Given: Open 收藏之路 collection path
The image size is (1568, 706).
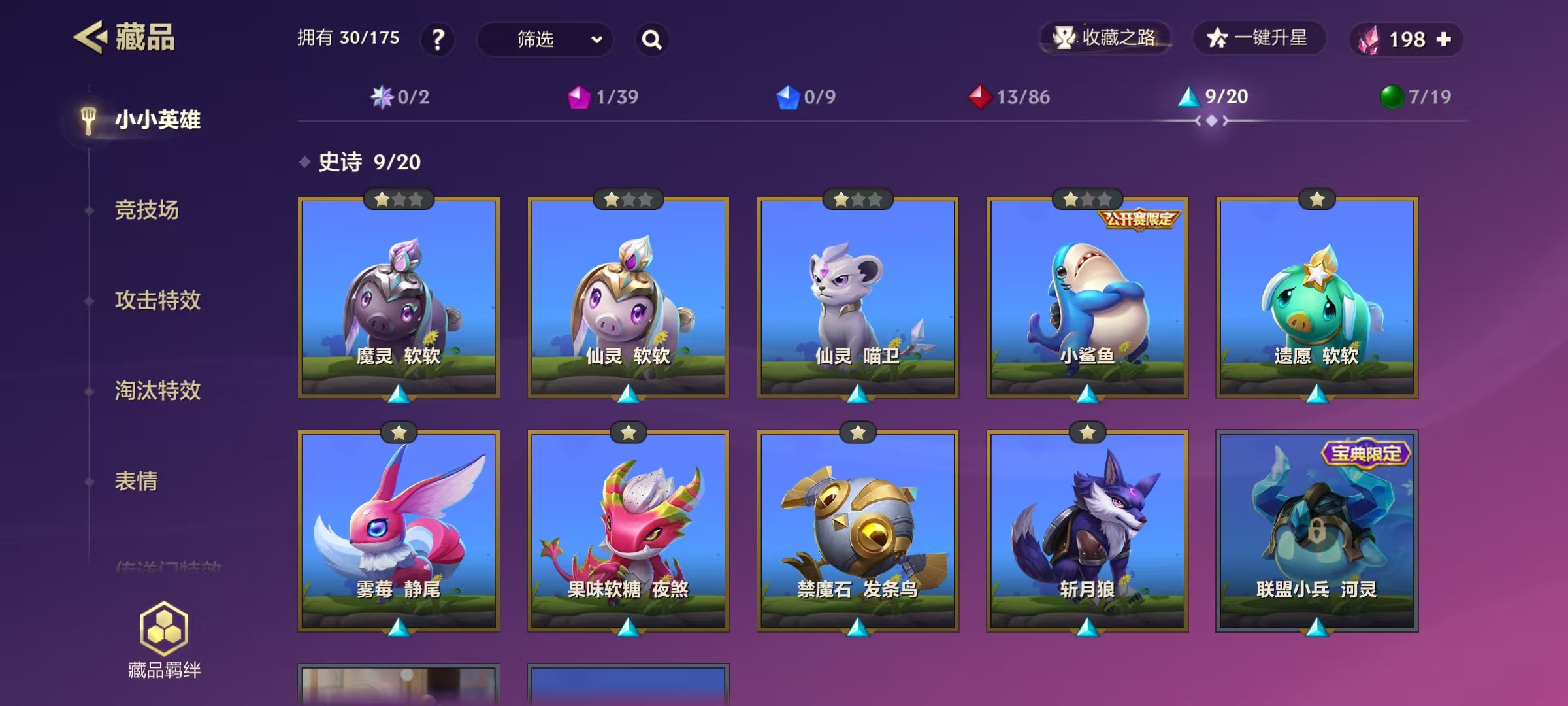Looking at the screenshot, I should 1105,38.
